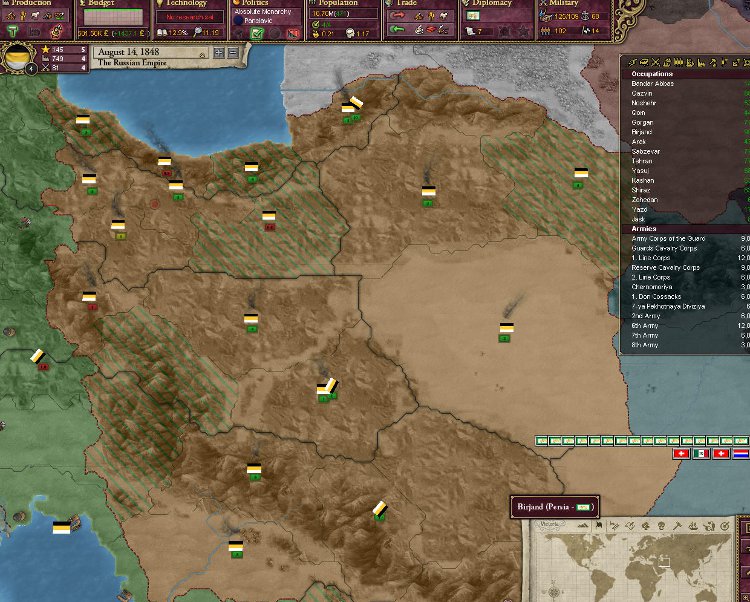Open the Diplomacy screen
This screenshot has height=602, width=750.
tap(494, 4)
